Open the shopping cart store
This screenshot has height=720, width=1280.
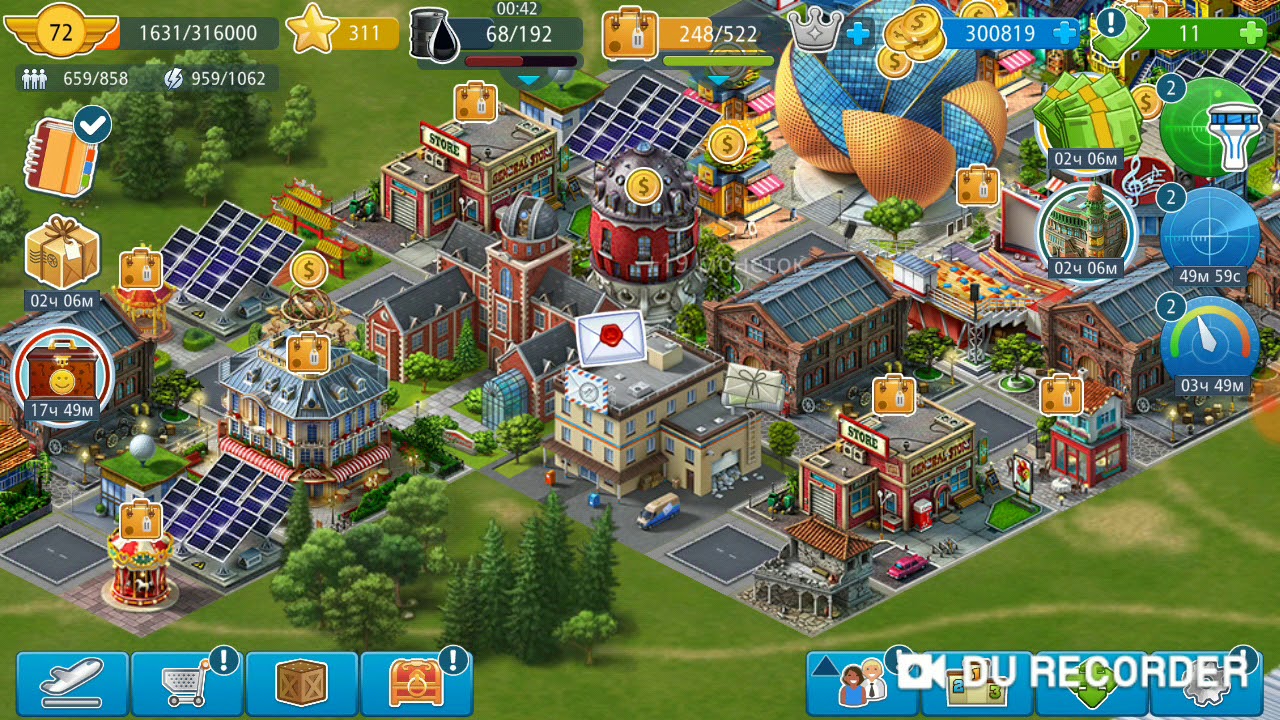(x=187, y=684)
